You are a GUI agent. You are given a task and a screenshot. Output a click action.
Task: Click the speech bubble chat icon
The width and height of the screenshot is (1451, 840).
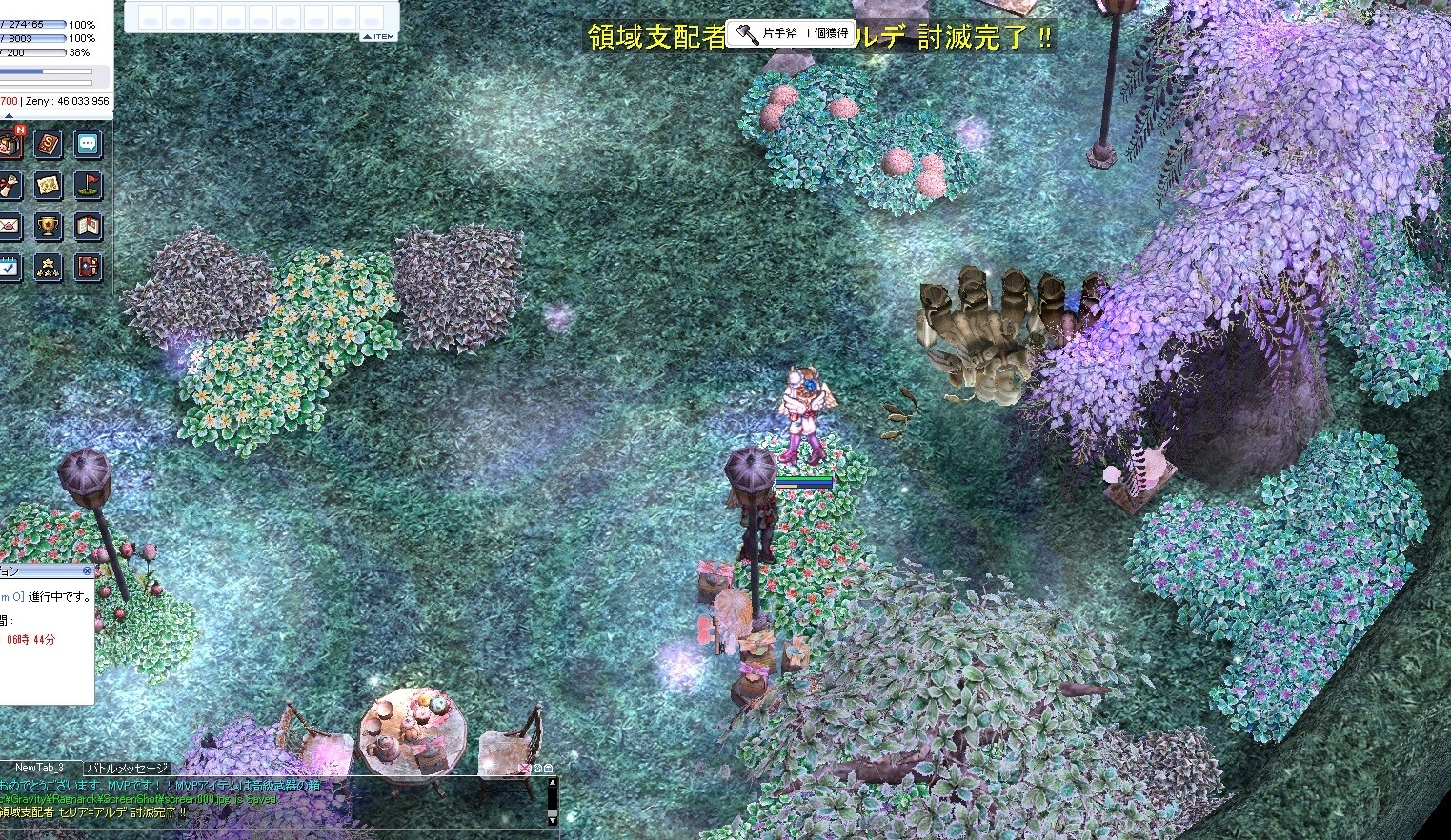[x=88, y=145]
